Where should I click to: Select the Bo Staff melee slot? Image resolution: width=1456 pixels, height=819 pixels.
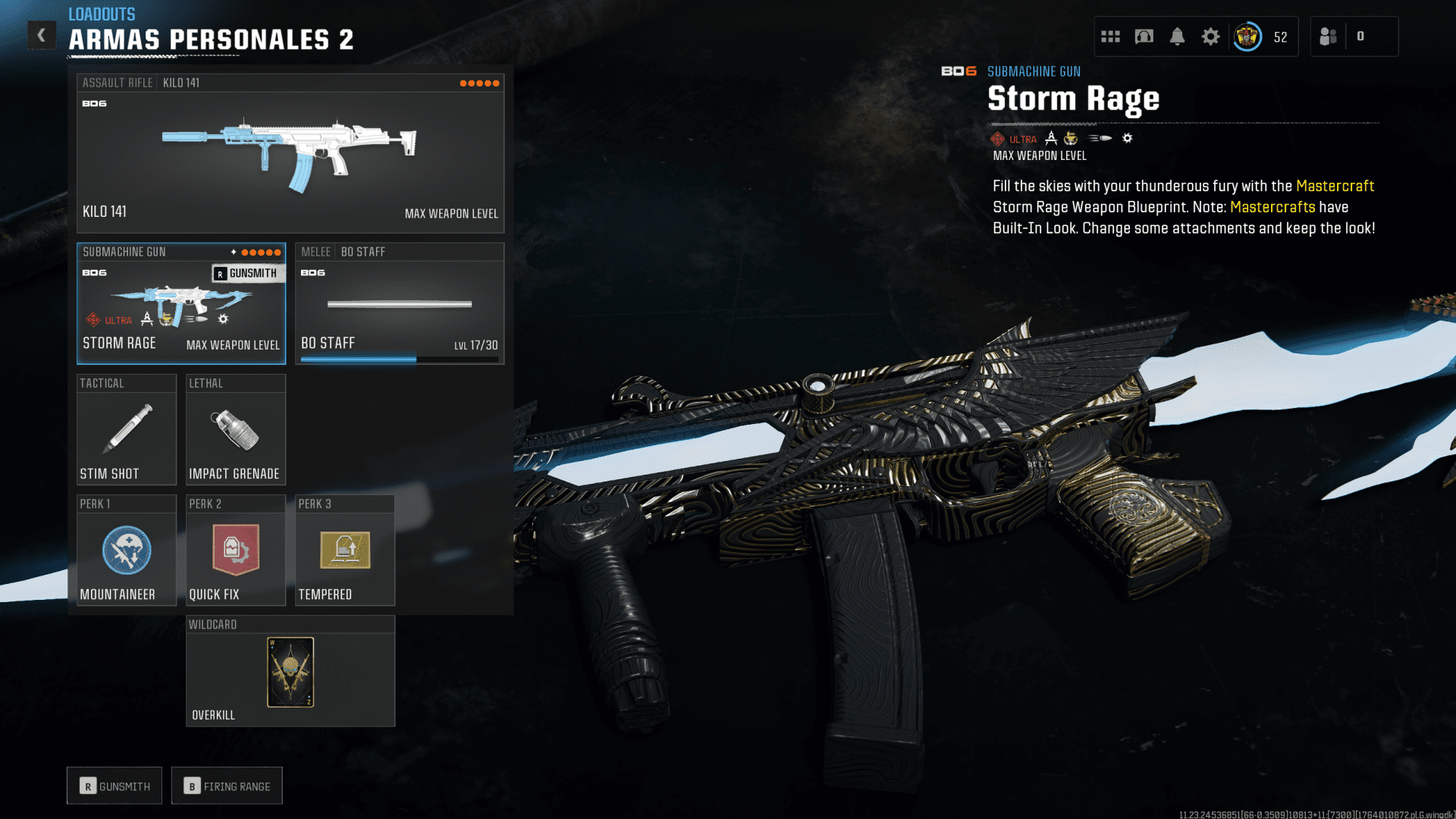(x=400, y=304)
